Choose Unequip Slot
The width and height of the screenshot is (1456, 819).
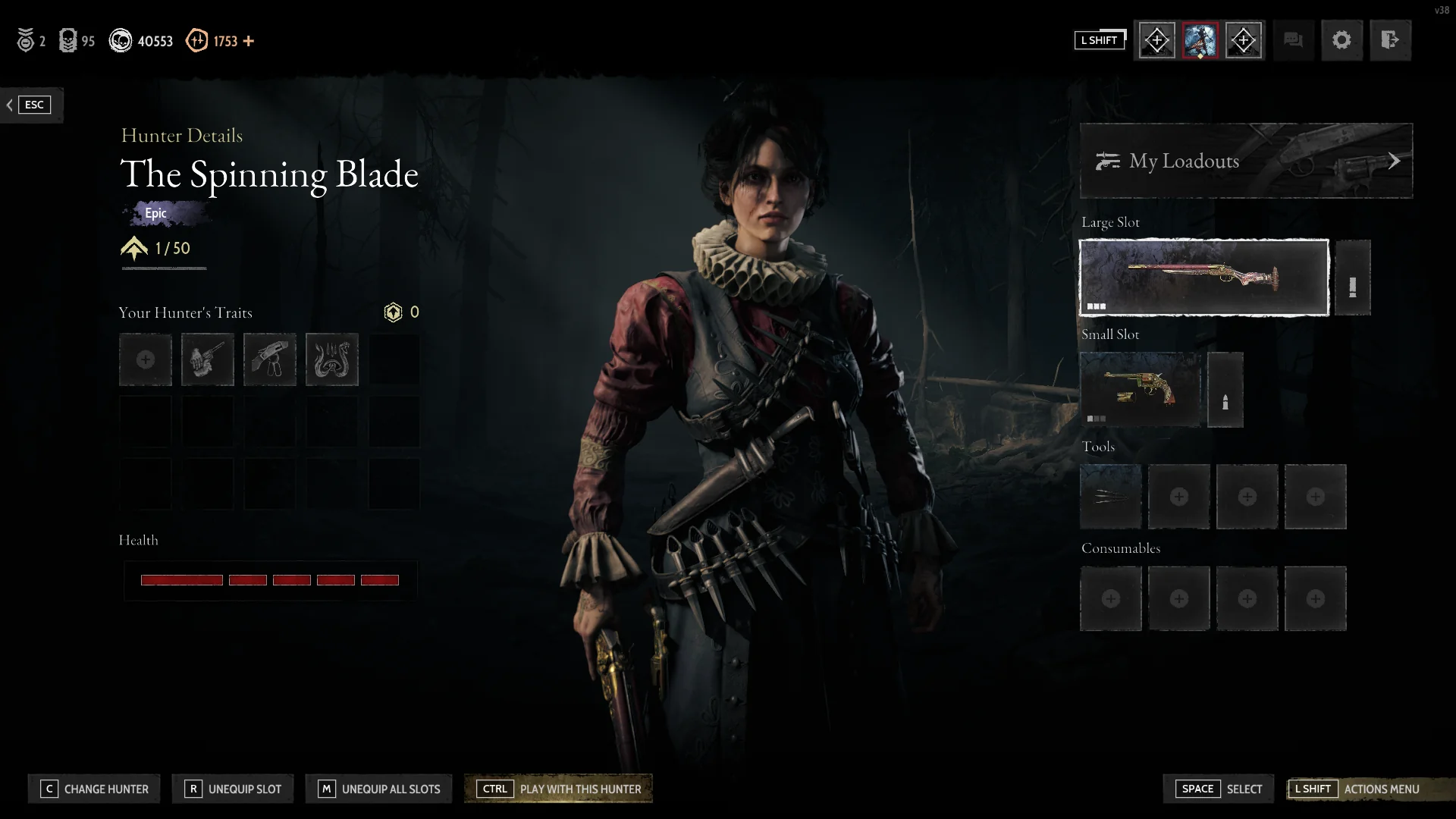tap(234, 789)
